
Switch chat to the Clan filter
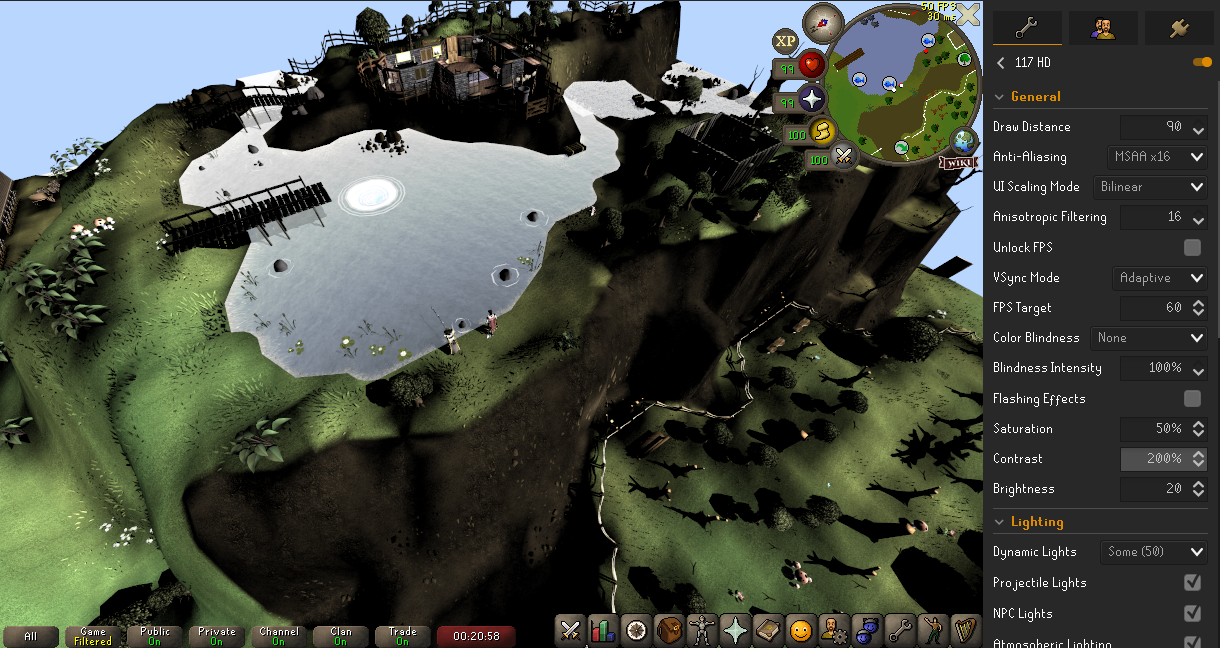coord(341,636)
